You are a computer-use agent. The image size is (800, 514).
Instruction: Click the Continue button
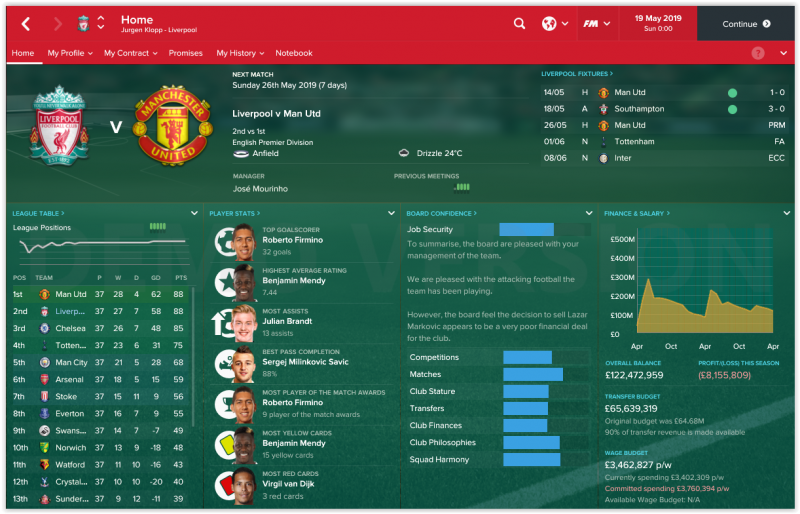pos(746,24)
